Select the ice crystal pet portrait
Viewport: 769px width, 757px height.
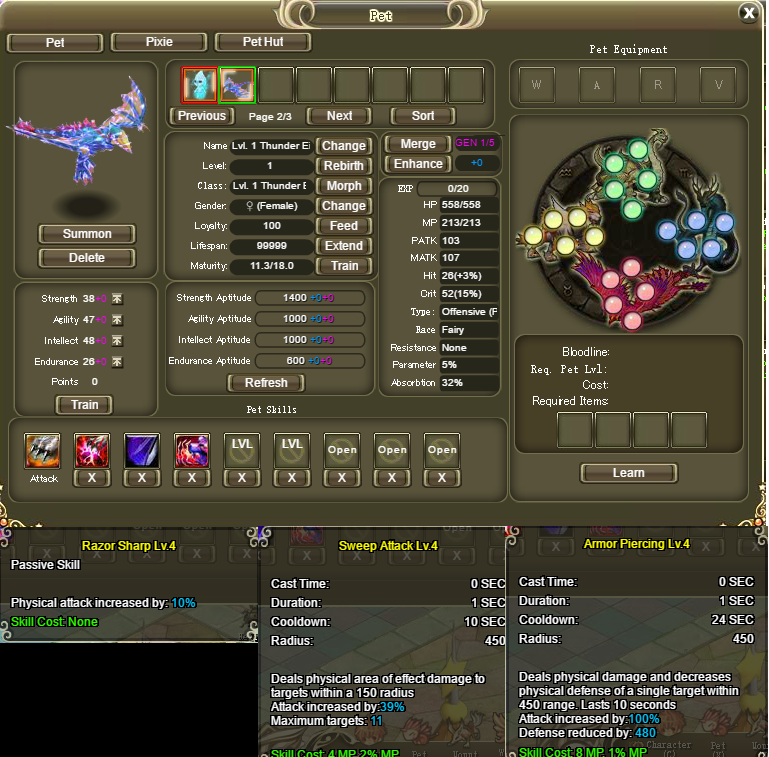(199, 85)
